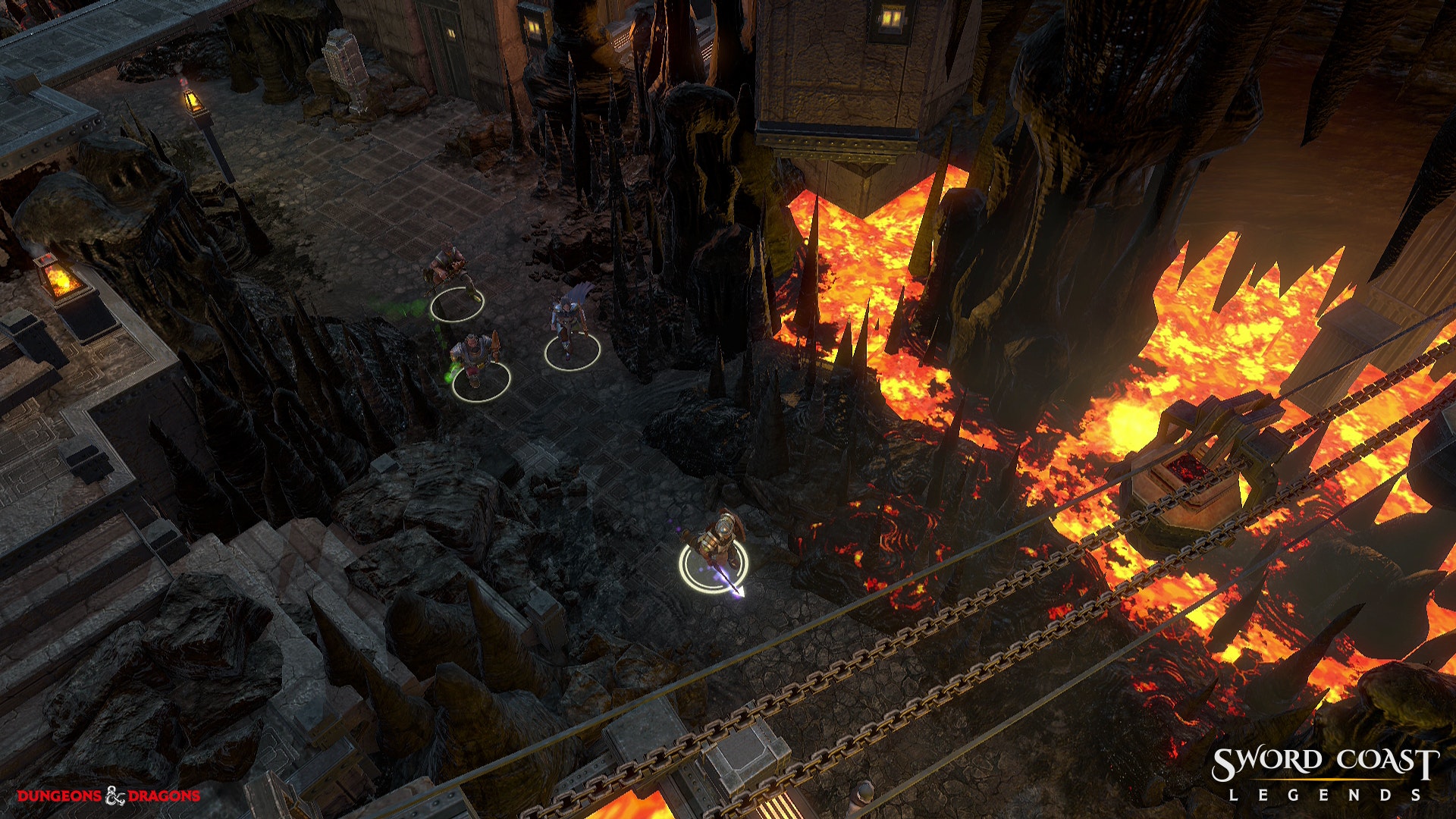Select the armored hero with the bright selection ring
Screen dimensions: 1456x819
tap(716, 542)
